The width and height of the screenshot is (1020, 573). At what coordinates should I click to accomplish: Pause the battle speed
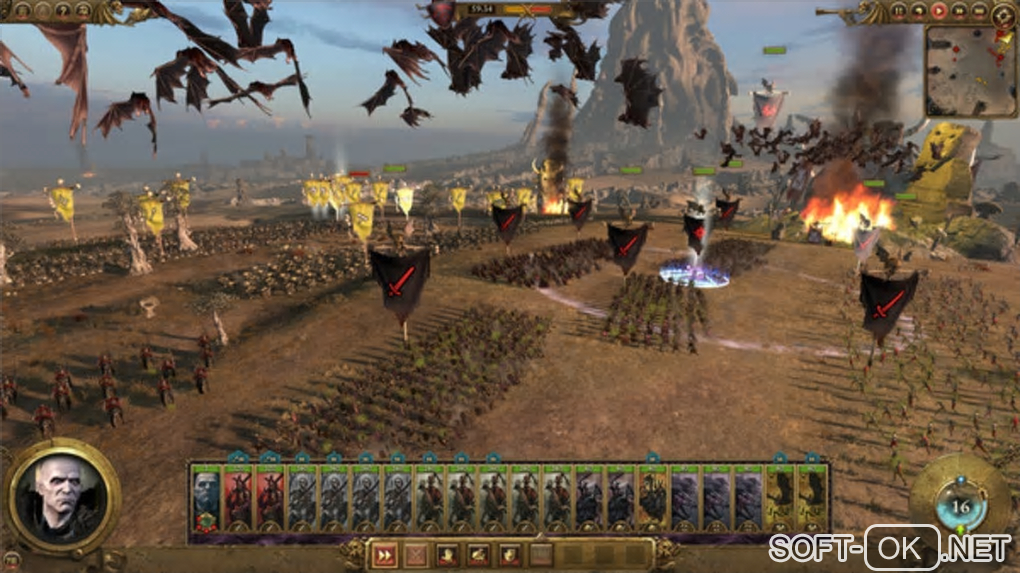tap(899, 12)
